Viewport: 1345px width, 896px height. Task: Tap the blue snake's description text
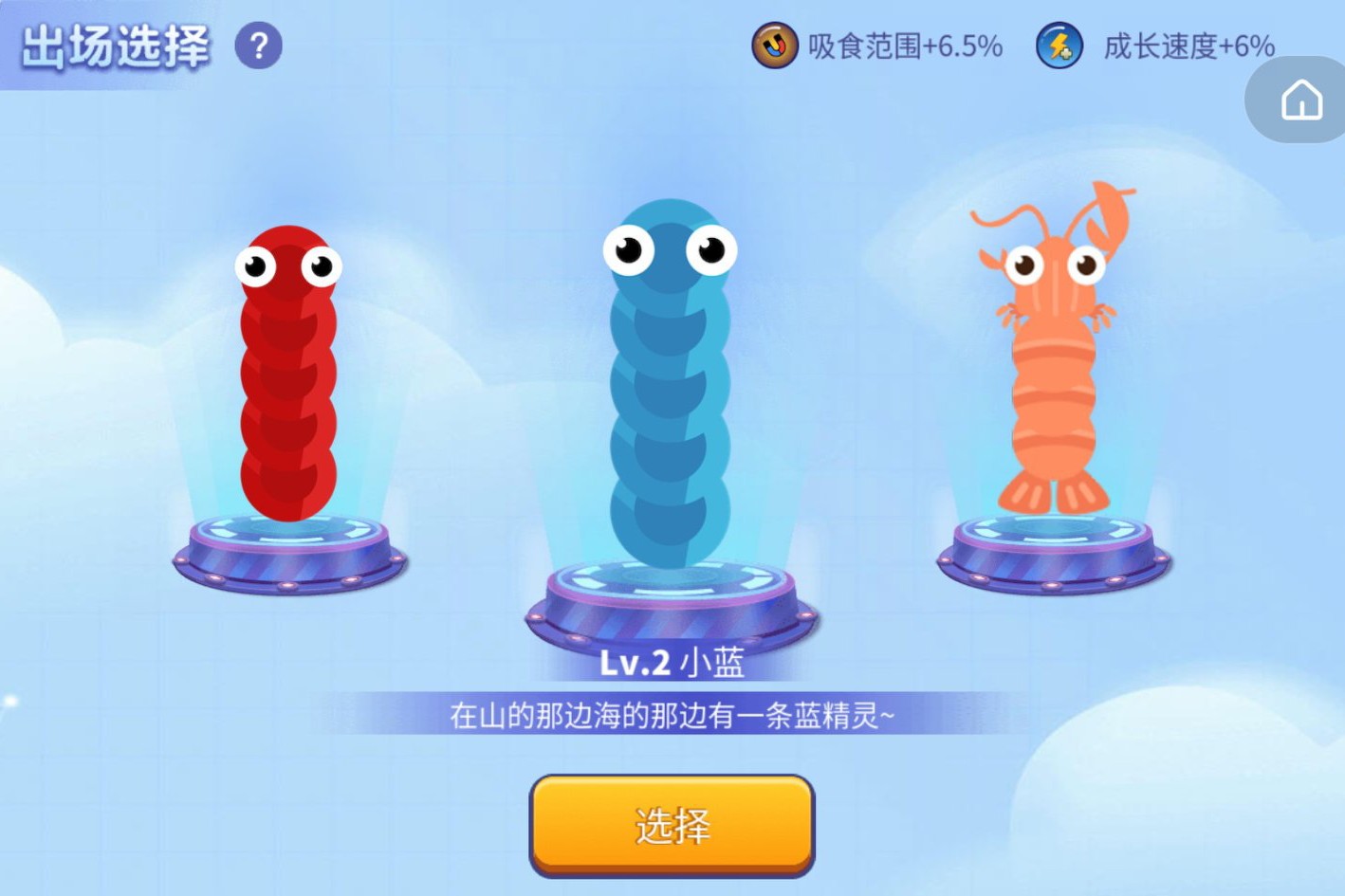pos(671,716)
